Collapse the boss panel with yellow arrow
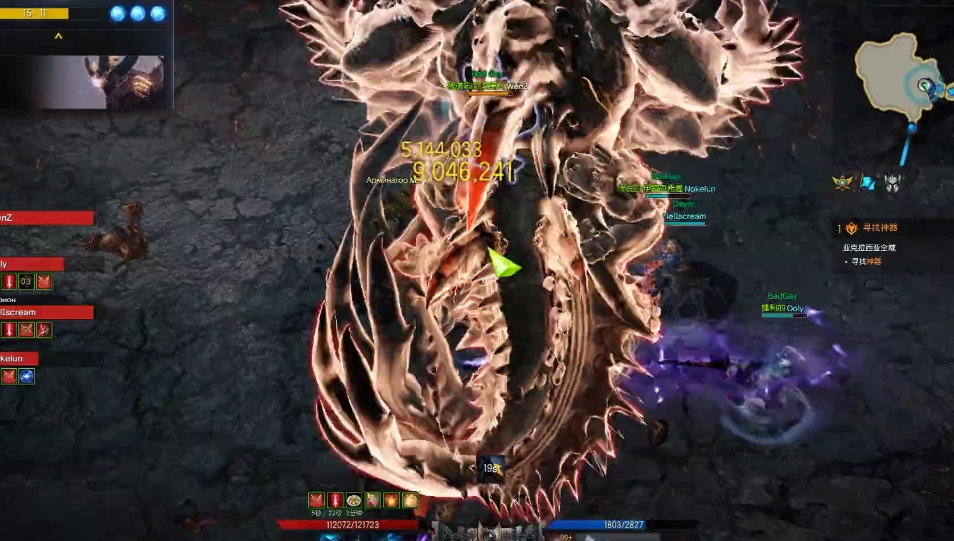954x541 pixels. pos(58,37)
